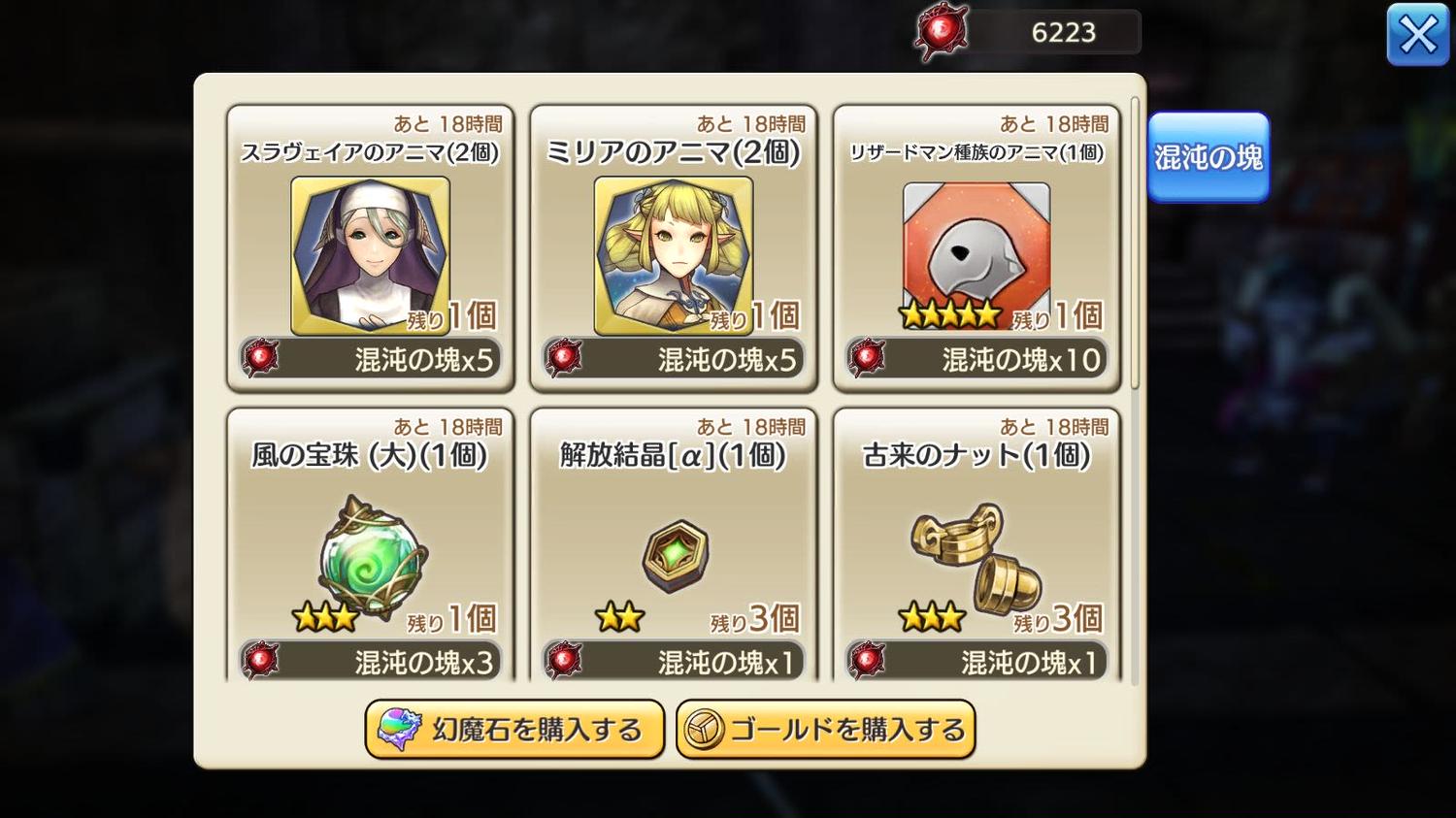Buy リザードマン anima for 混沌の塊x10

[x=976, y=360]
